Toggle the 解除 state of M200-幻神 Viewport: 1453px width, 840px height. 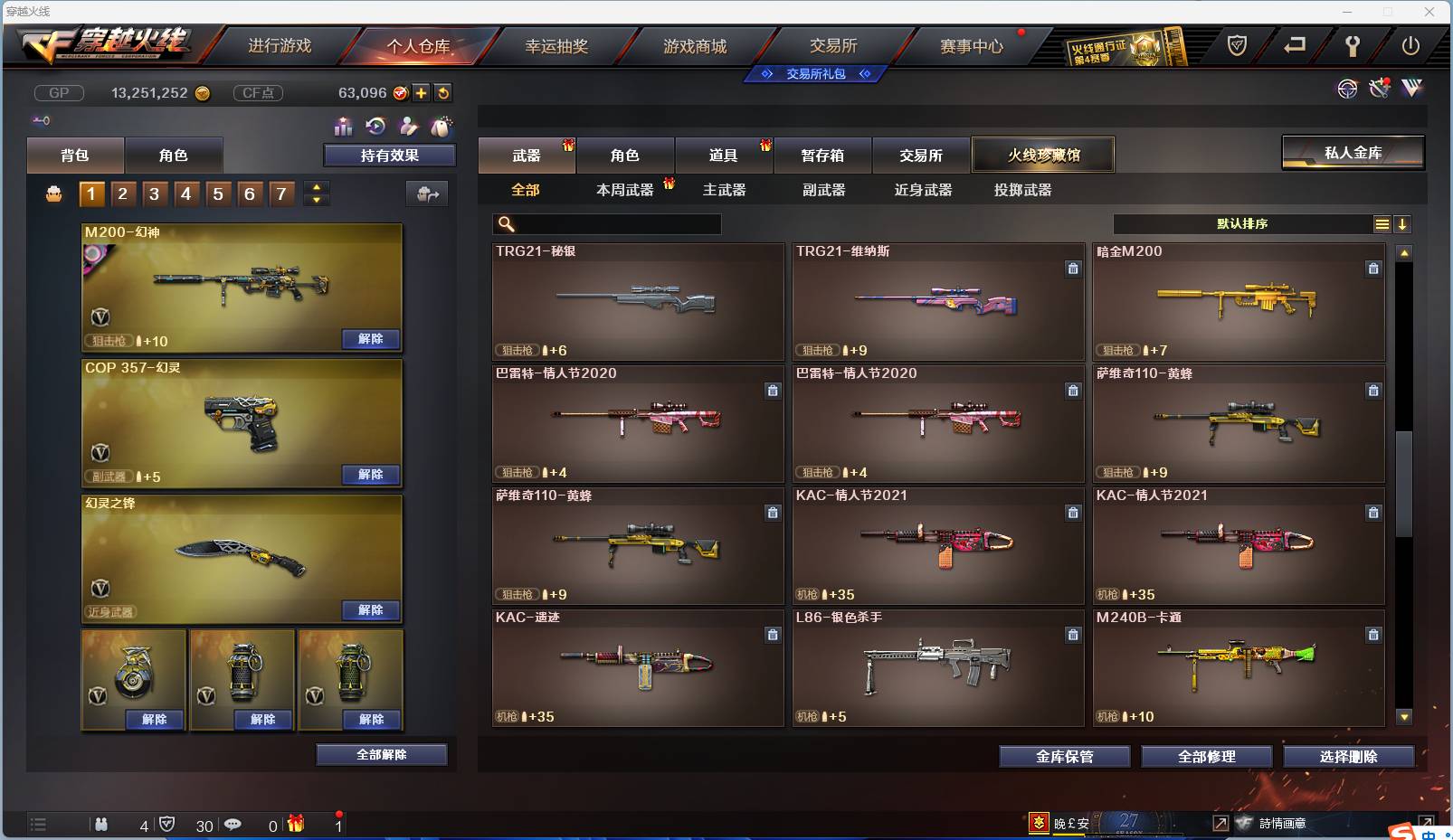pos(370,338)
